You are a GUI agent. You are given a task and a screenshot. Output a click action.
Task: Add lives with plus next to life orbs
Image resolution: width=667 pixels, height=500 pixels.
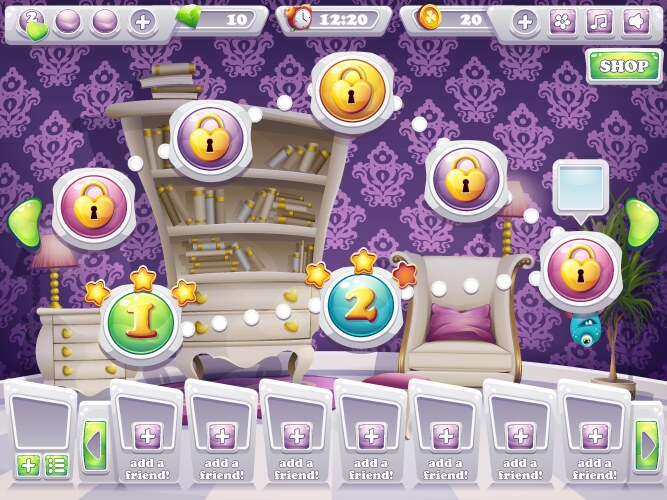(143, 21)
